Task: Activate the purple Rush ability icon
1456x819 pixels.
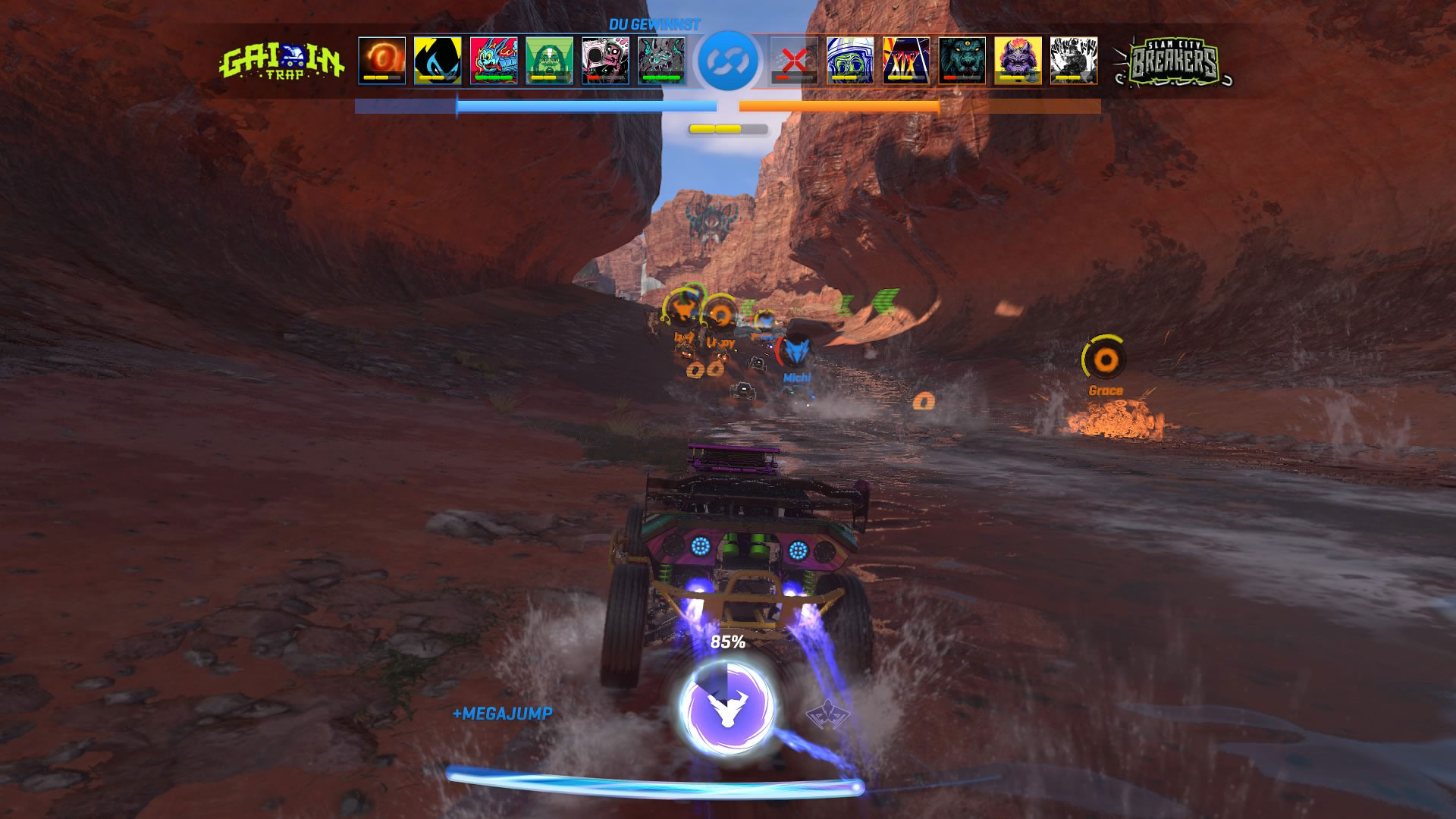Action: pos(726,705)
